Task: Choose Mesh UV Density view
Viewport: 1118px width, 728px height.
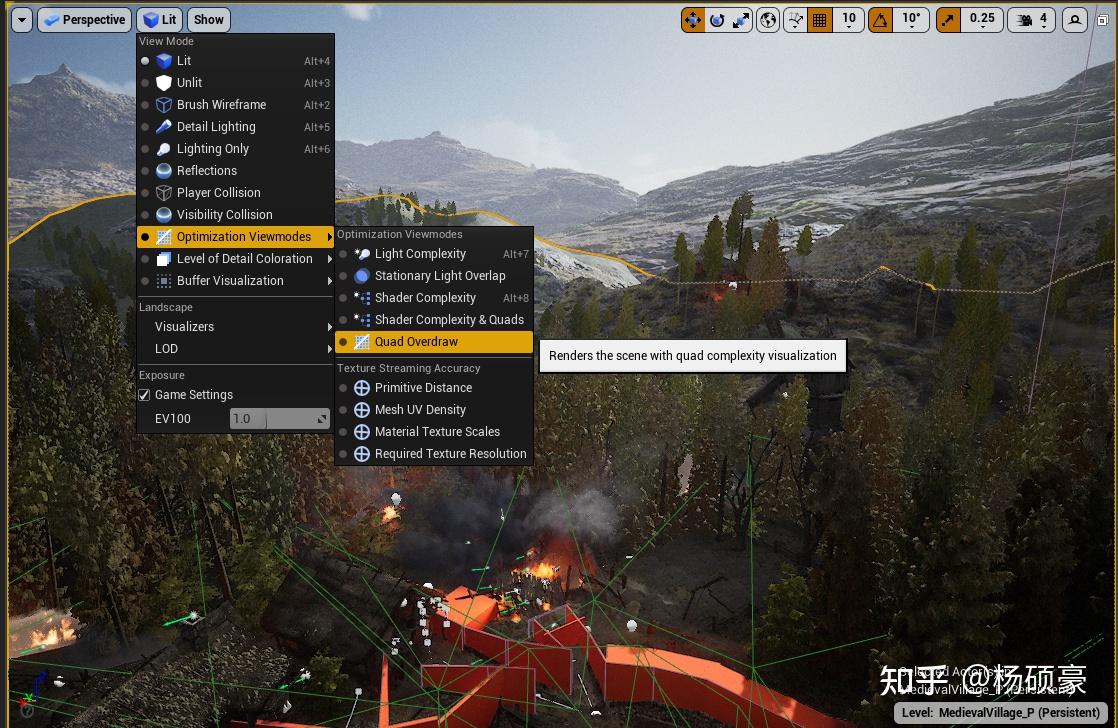Action: point(420,410)
